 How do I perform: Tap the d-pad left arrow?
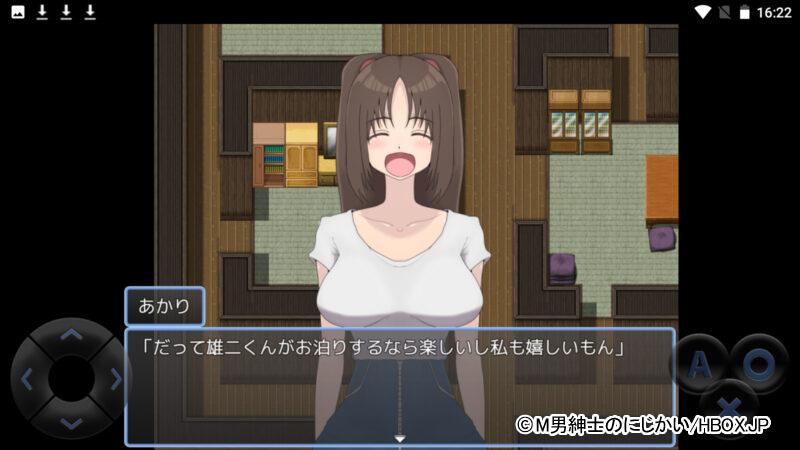(x=28, y=380)
